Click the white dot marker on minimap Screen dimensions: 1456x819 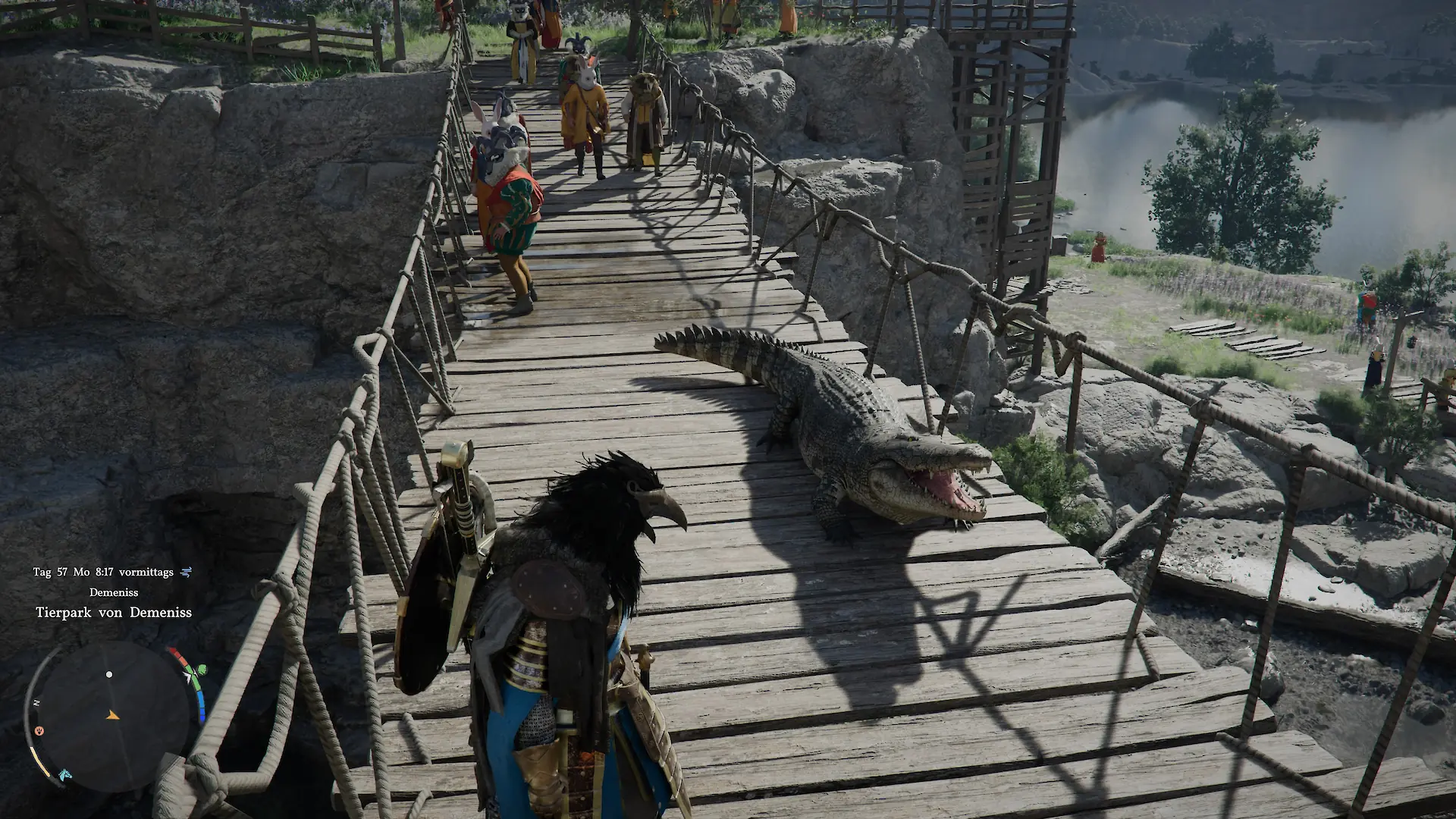click(x=109, y=674)
